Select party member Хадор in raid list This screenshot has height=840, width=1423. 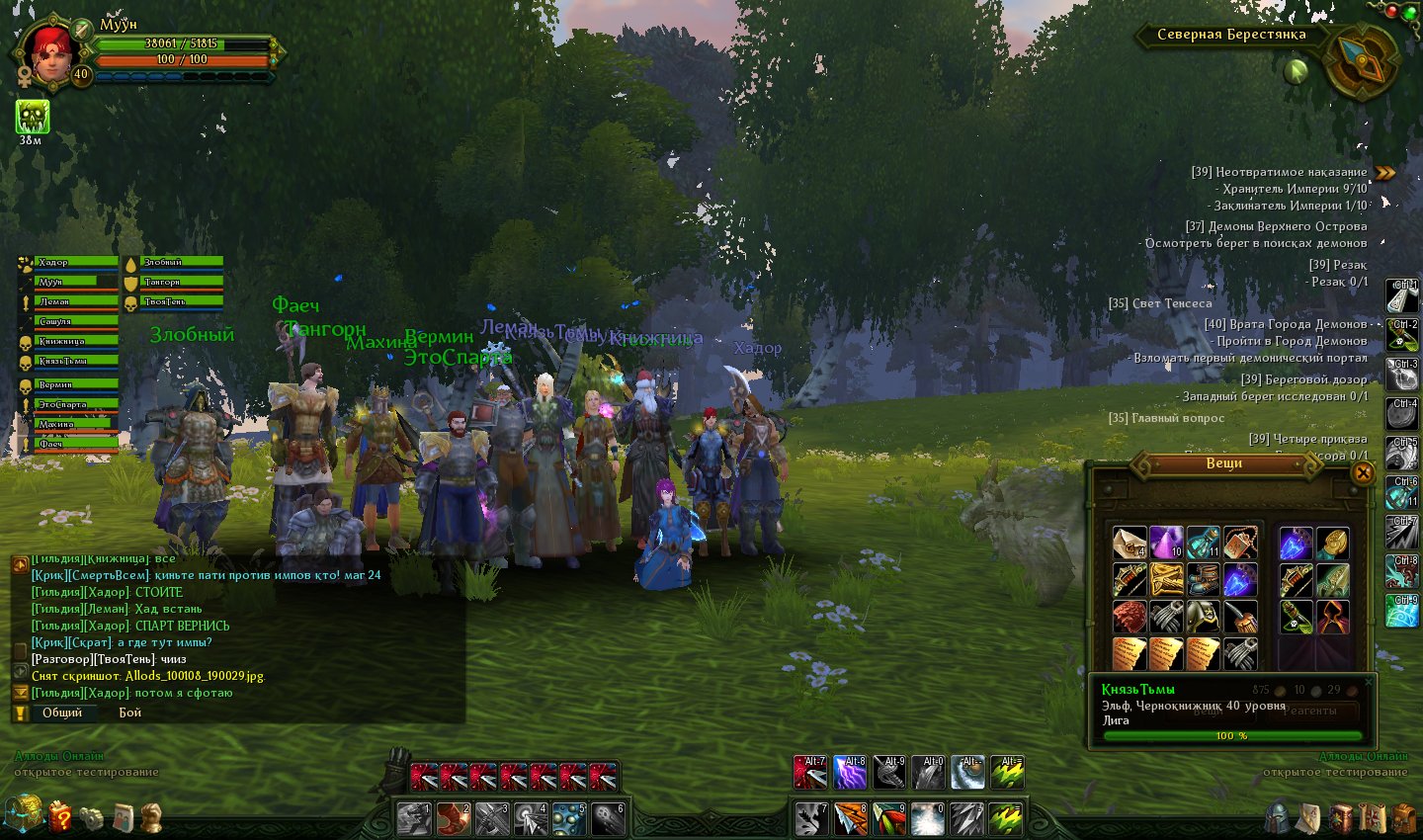[x=76, y=263]
